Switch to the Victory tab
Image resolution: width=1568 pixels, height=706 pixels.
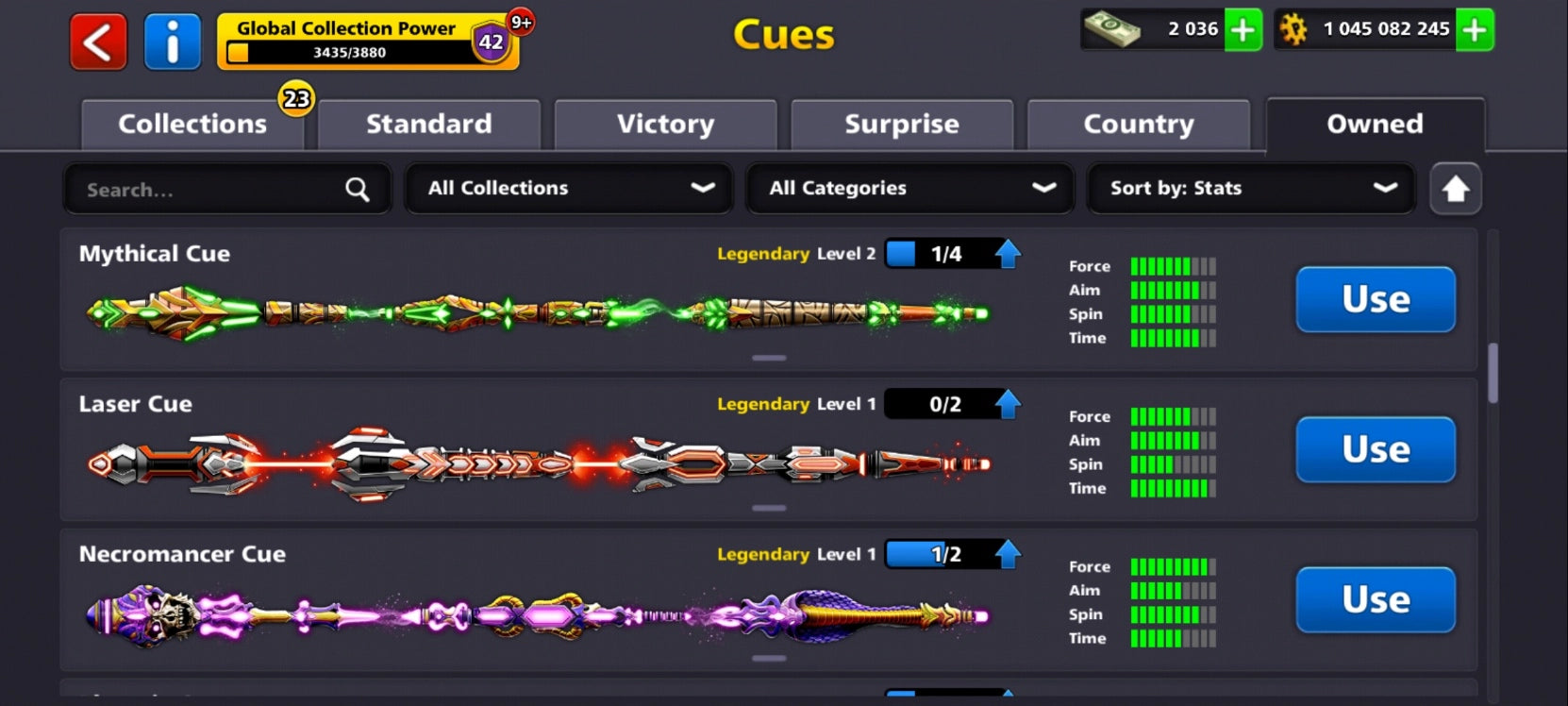coord(665,124)
